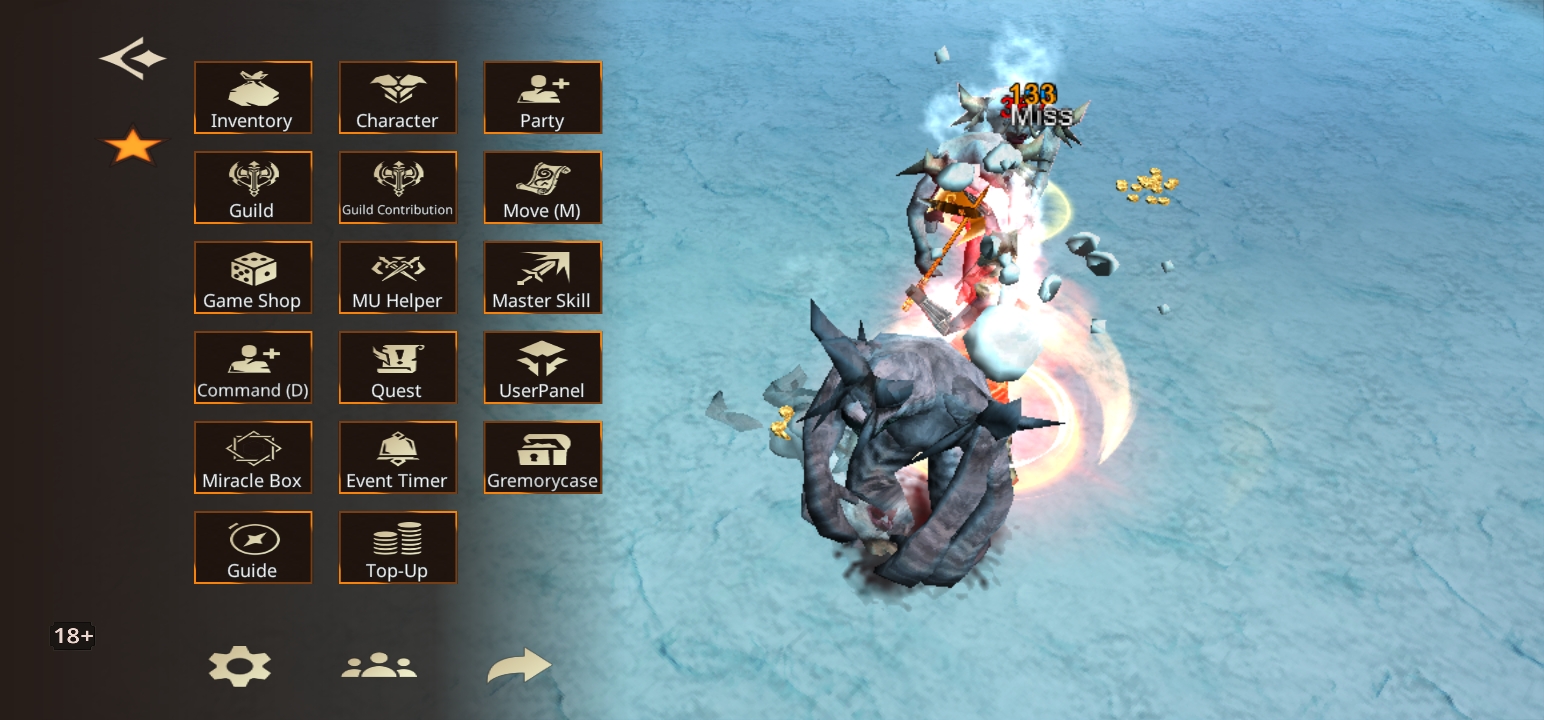Open the Guide menu
The image size is (1544, 720).
point(252,547)
